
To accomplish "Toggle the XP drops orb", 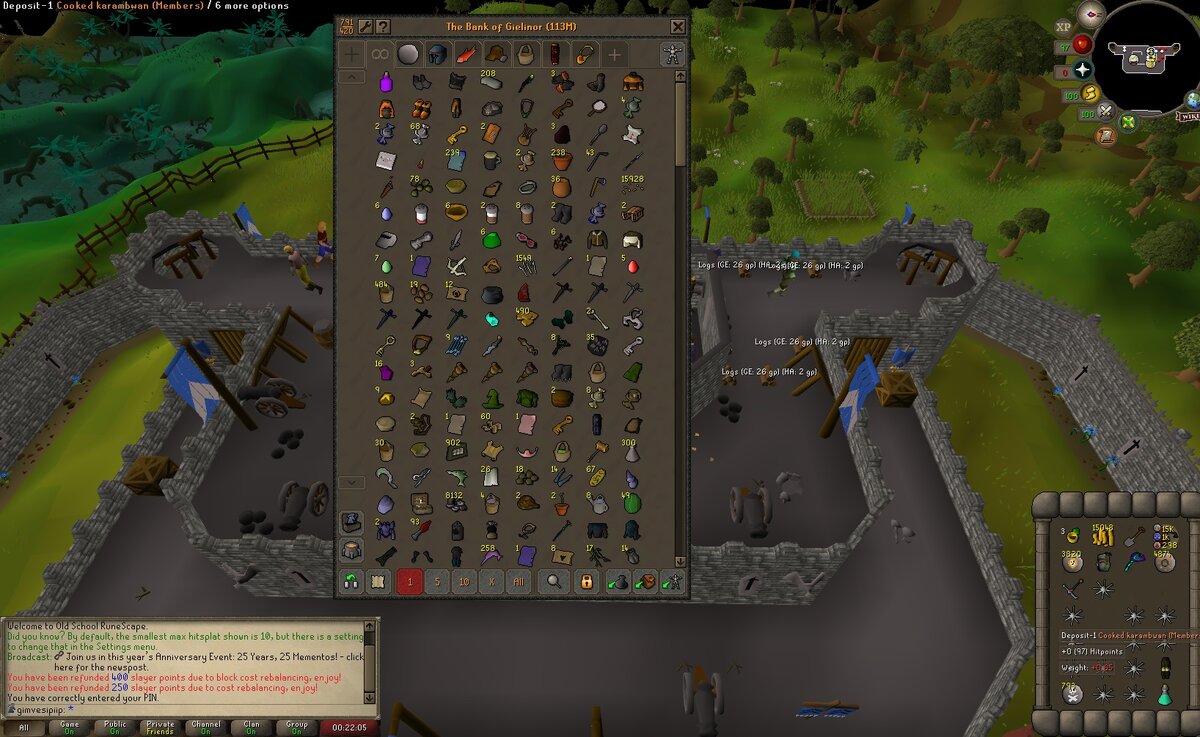I will (1063, 26).
